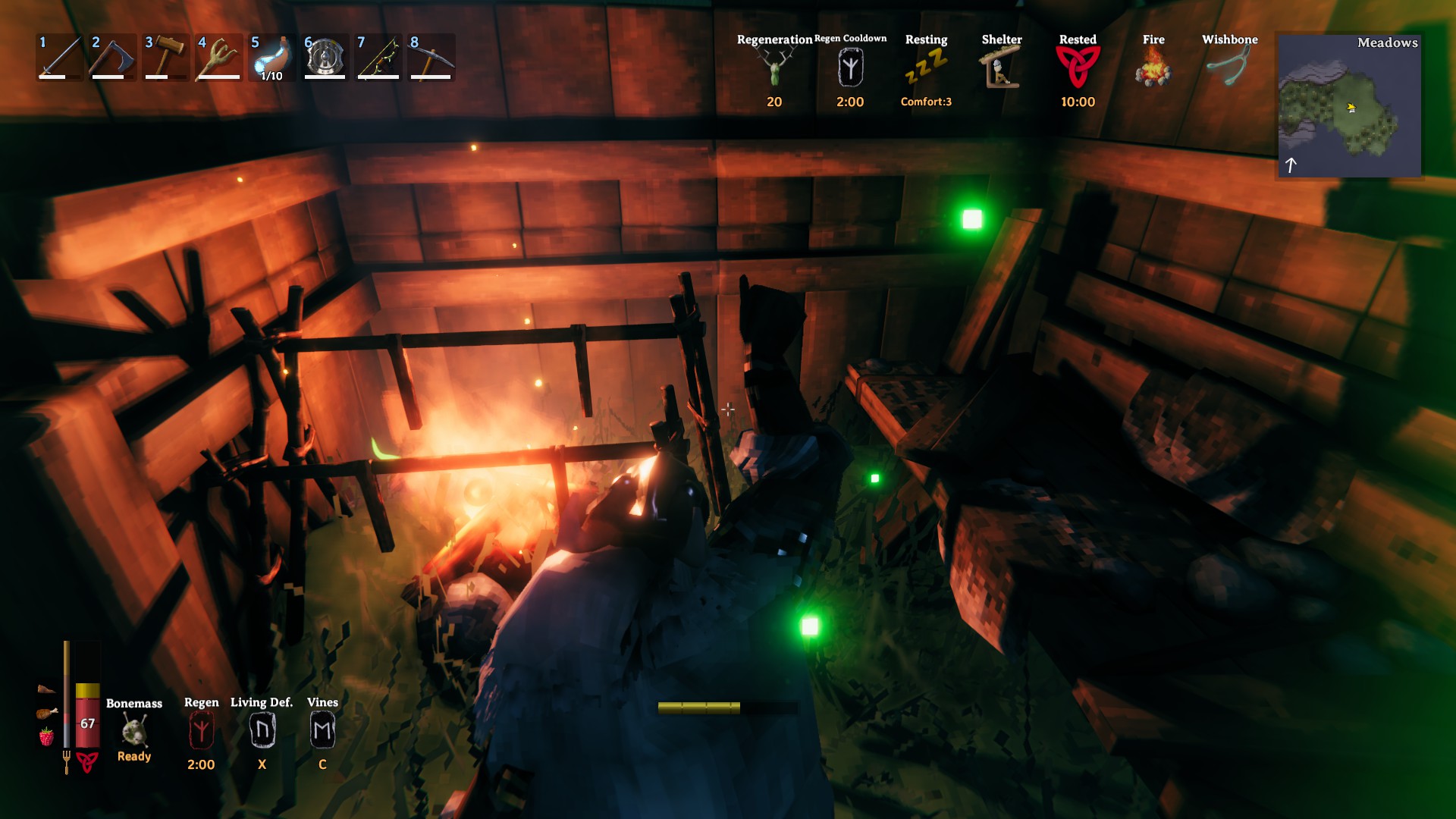Click the red Regen rune ability
The image size is (1456, 819).
point(201,731)
